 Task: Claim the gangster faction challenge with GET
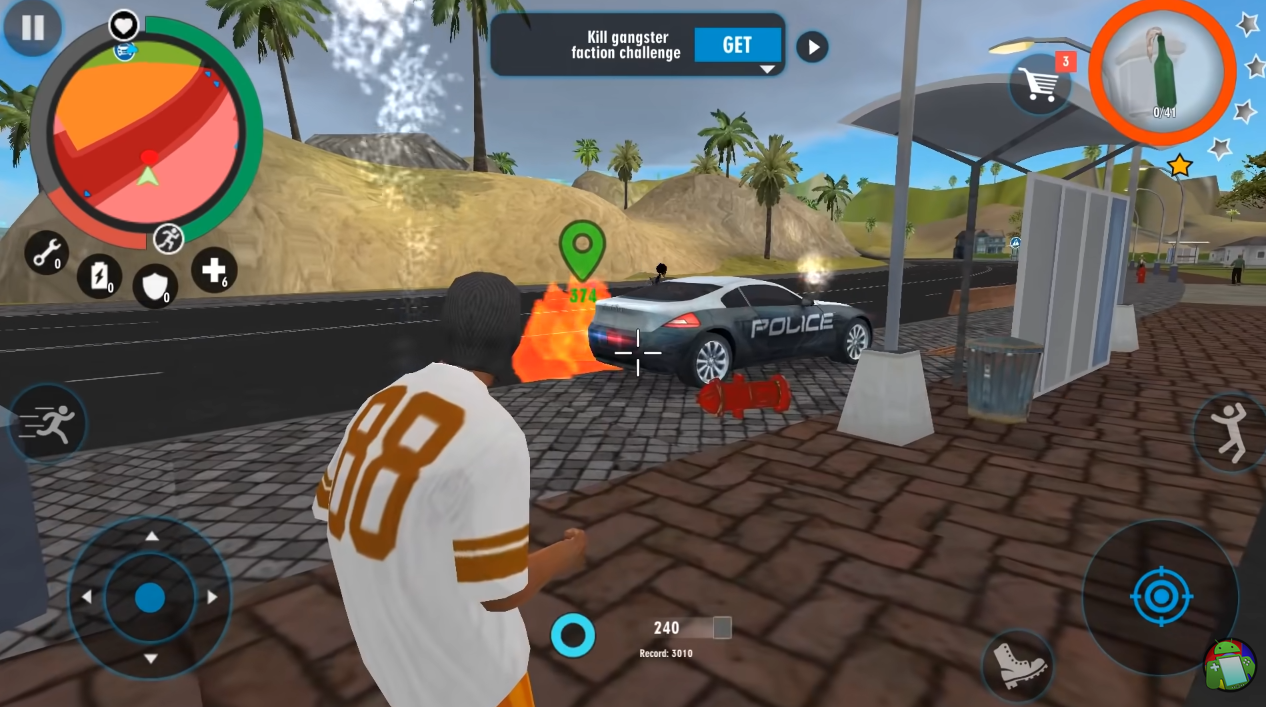pos(737,45)
